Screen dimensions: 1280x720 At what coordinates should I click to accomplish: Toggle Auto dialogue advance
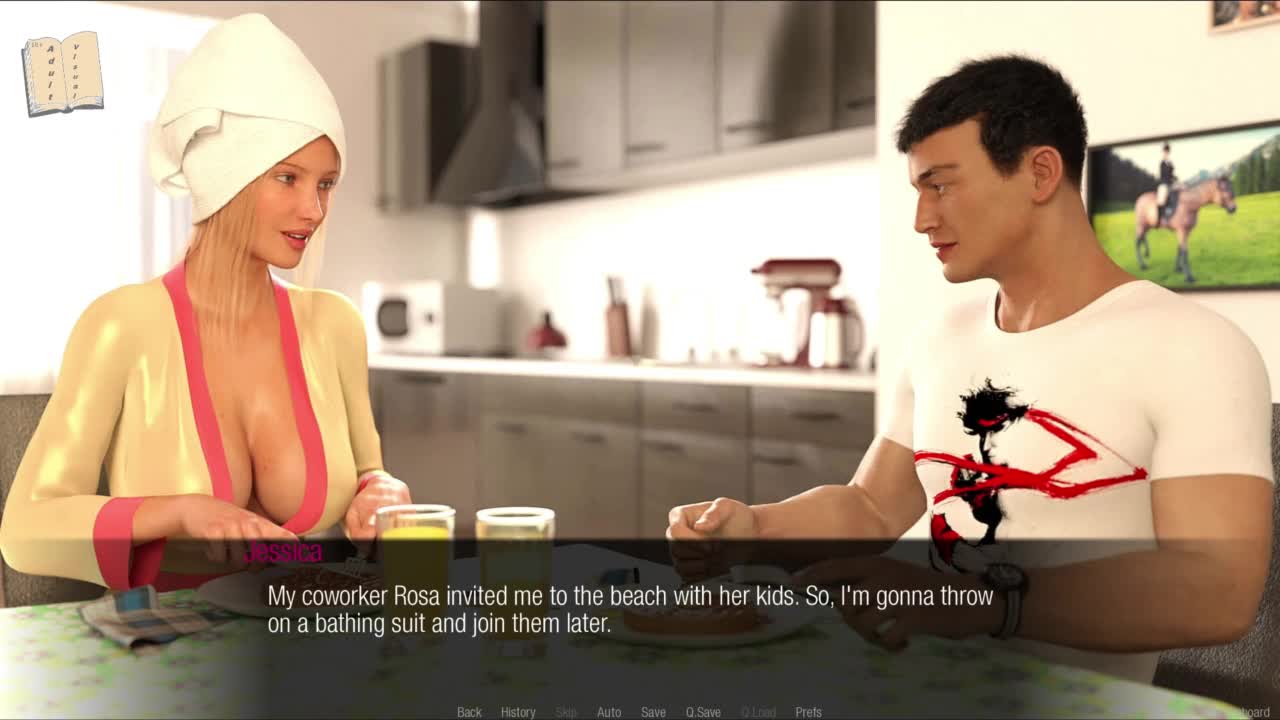click(x=609, y=712)
